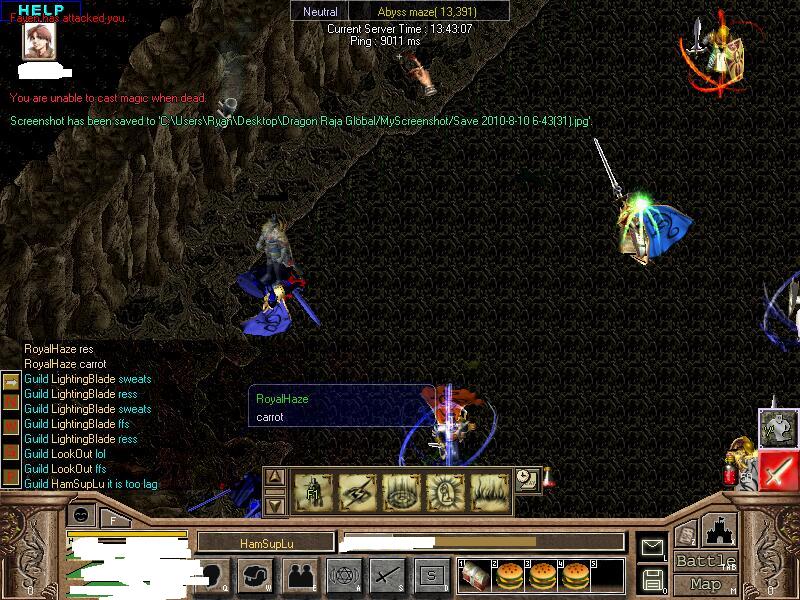Toggle the Battle mode button

705,561
